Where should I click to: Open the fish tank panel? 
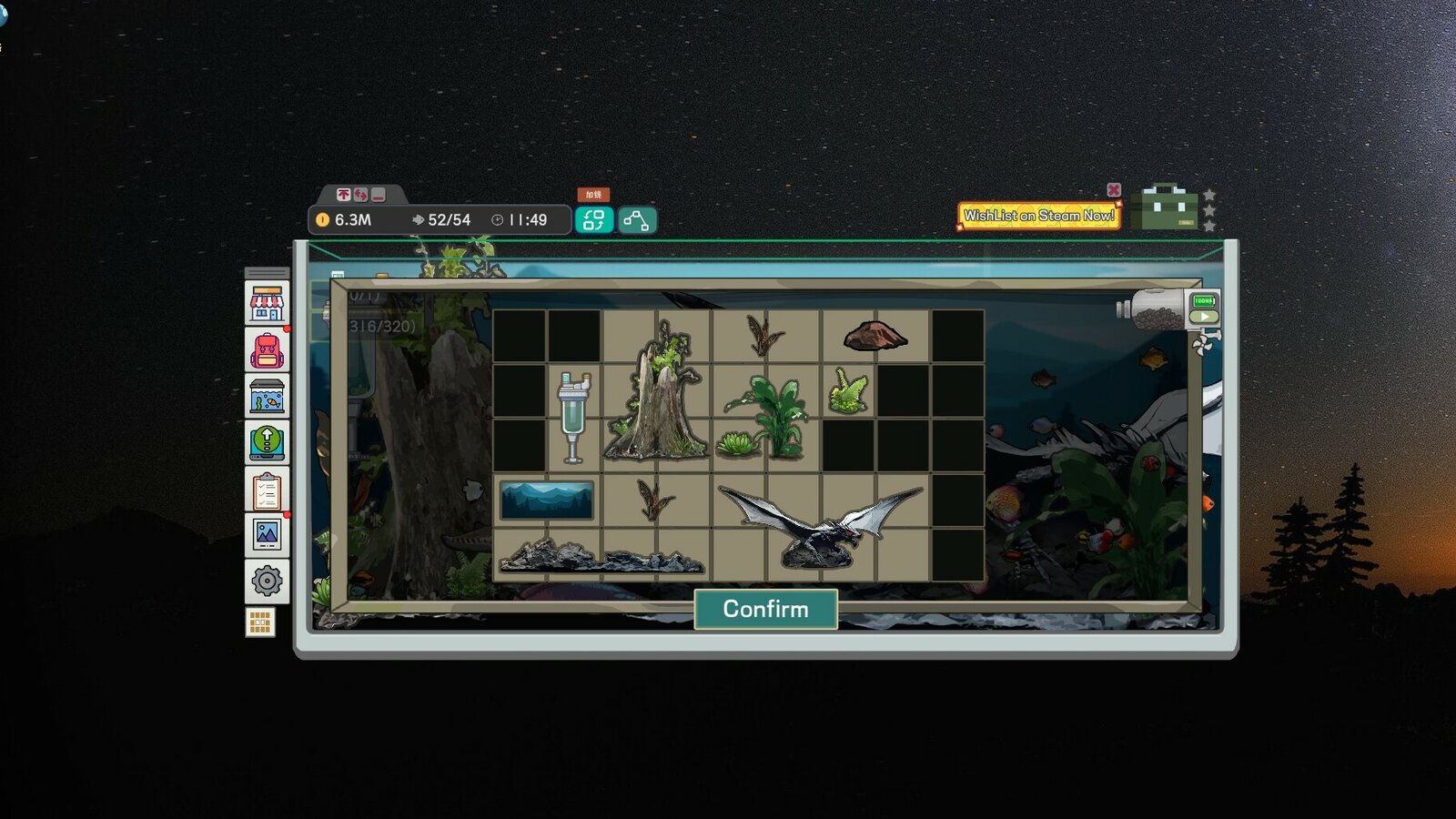265,397
